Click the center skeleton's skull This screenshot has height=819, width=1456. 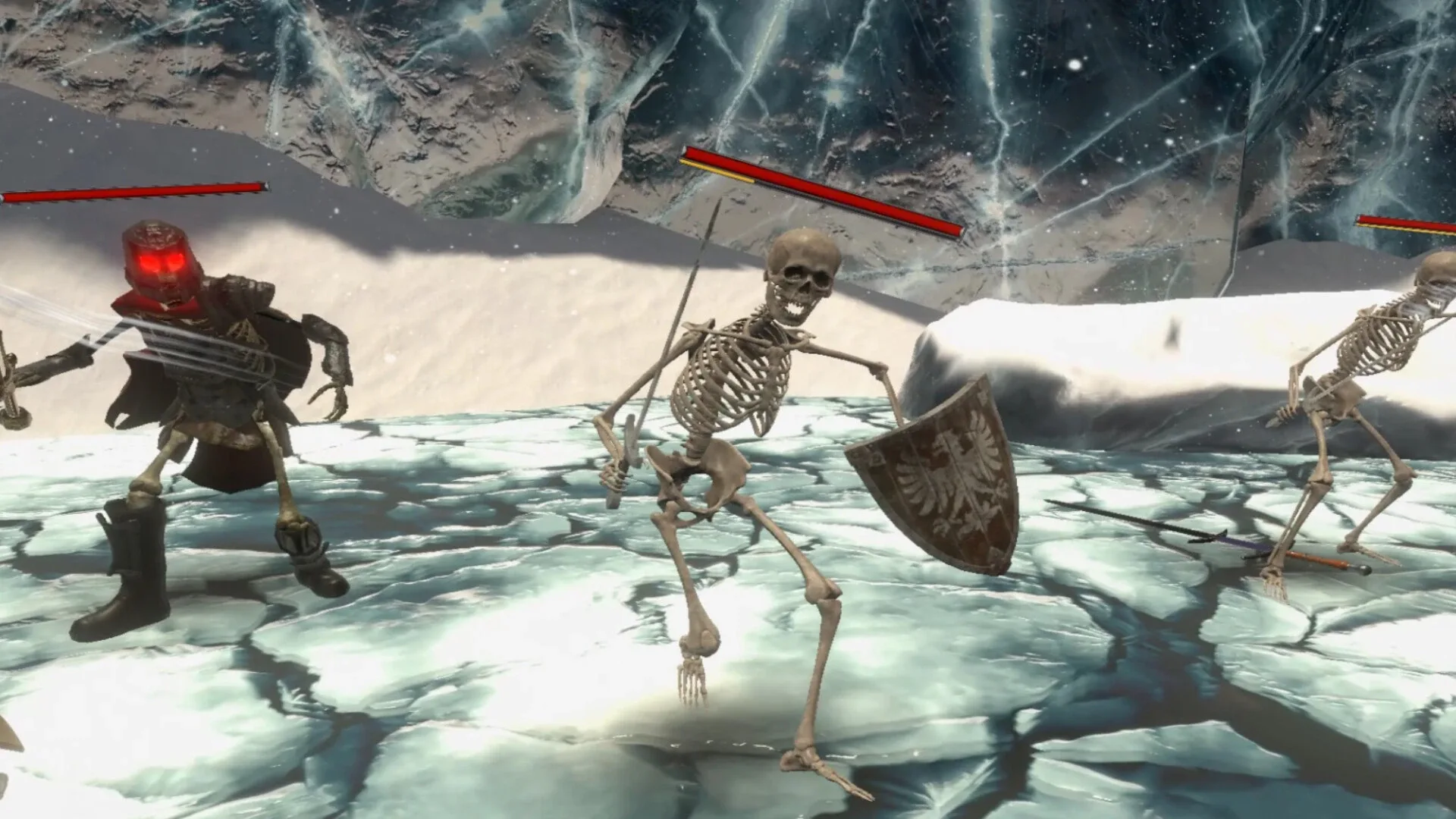[800, 273]
